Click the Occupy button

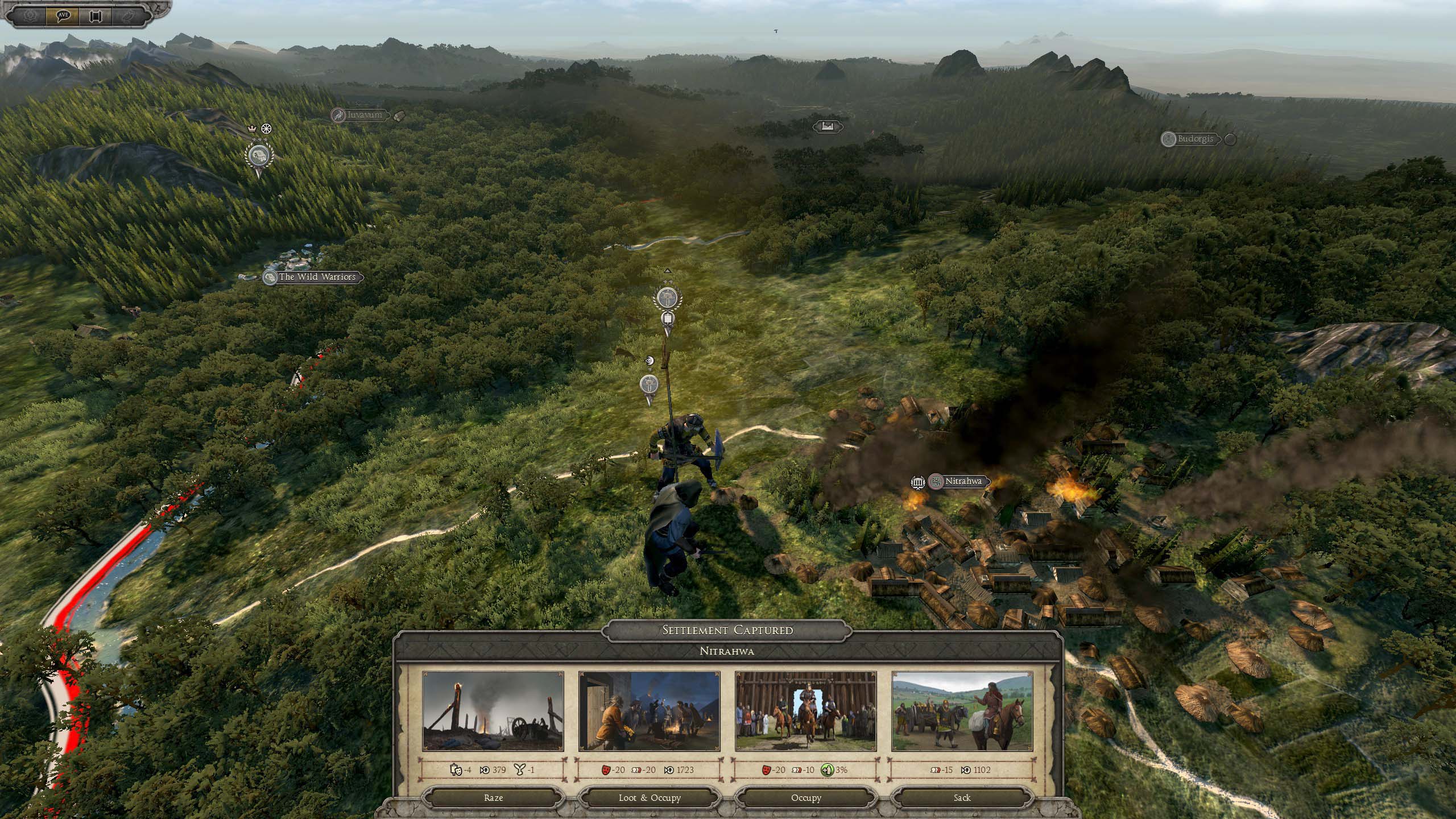coord(806,797)
